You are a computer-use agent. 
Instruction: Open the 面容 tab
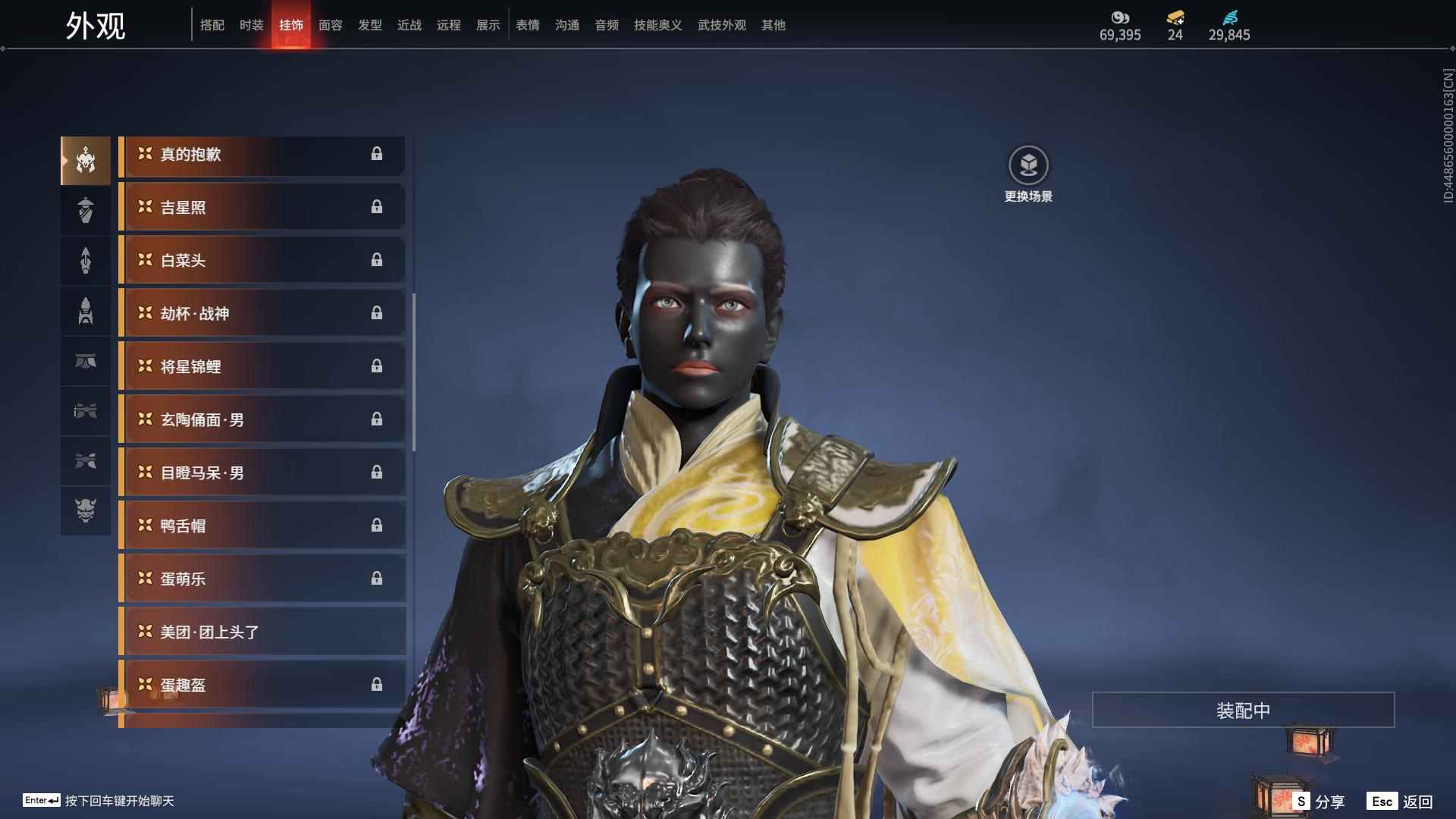click(x=330, y=25)
